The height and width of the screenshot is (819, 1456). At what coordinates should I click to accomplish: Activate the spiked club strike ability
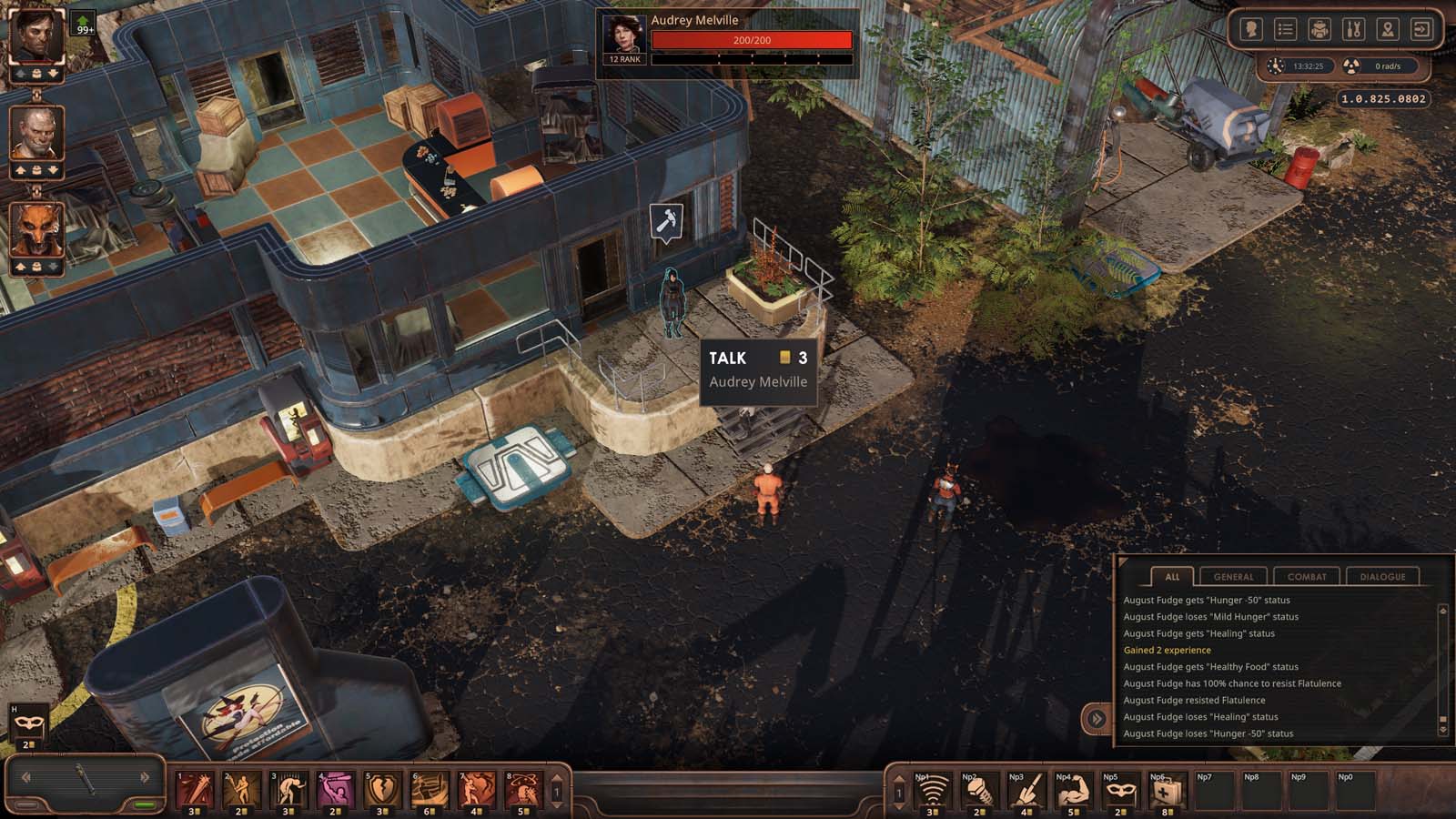point(195,790)
